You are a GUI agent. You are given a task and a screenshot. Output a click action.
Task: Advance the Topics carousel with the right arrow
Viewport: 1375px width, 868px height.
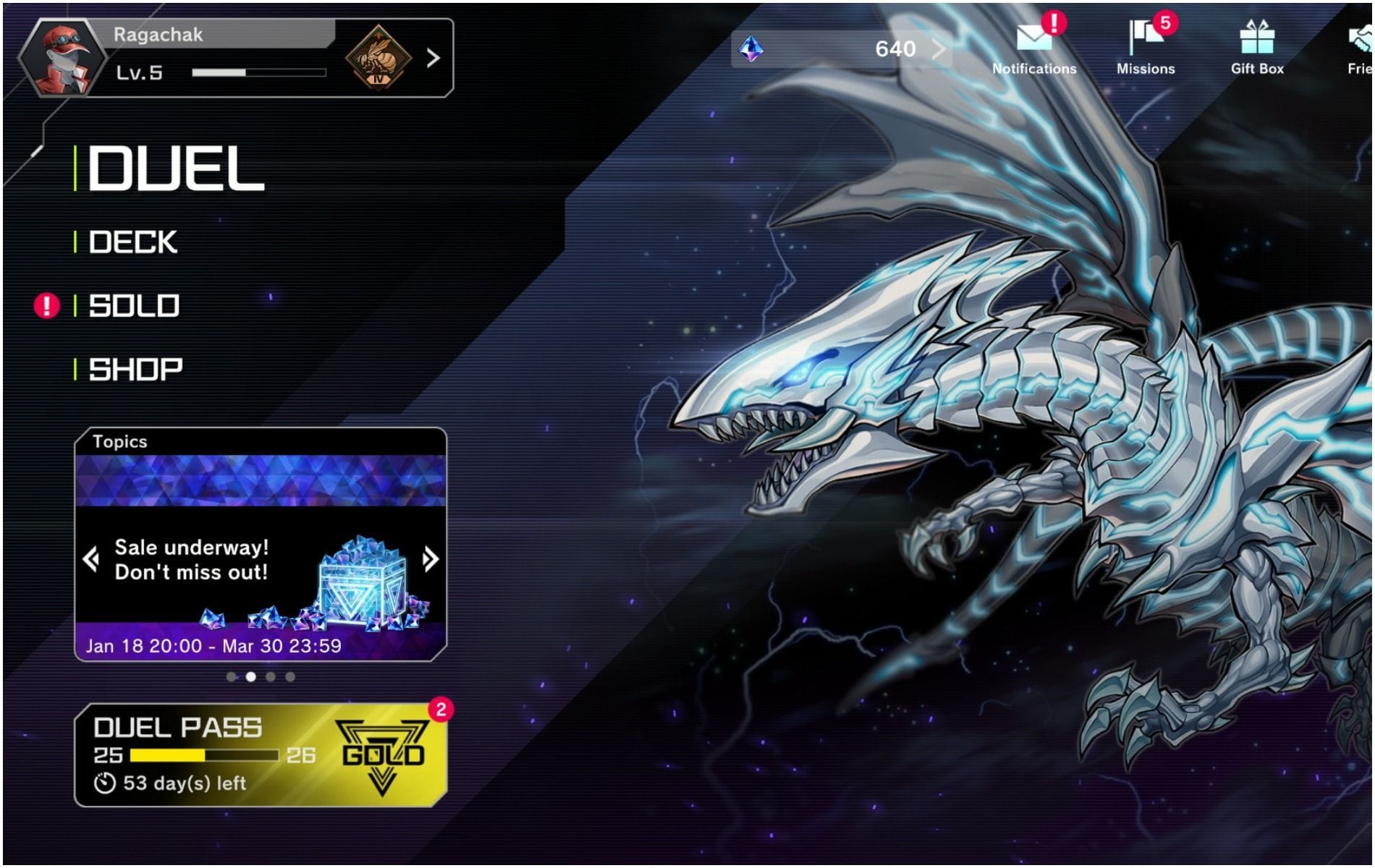430,558
